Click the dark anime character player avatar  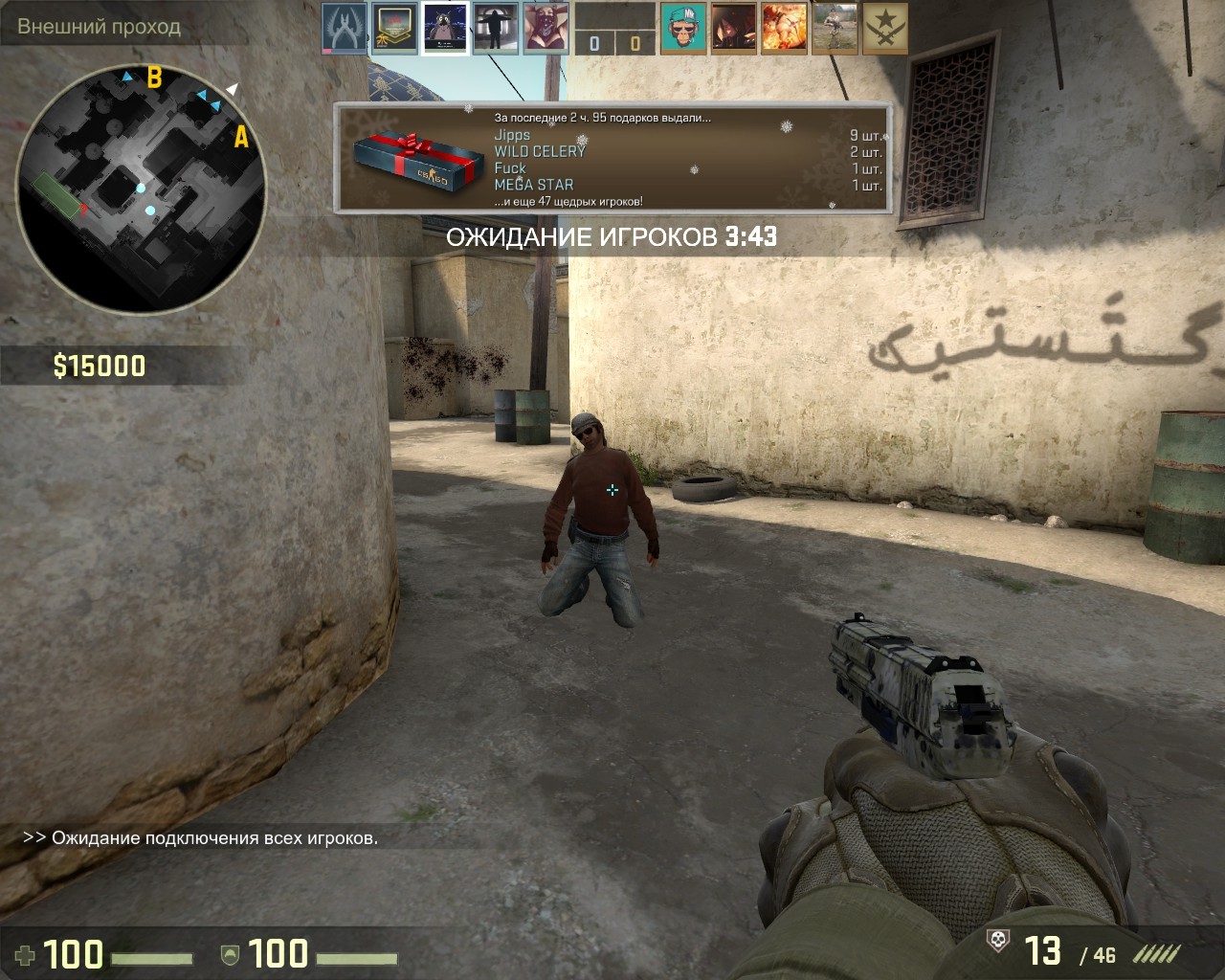(734, 28)
